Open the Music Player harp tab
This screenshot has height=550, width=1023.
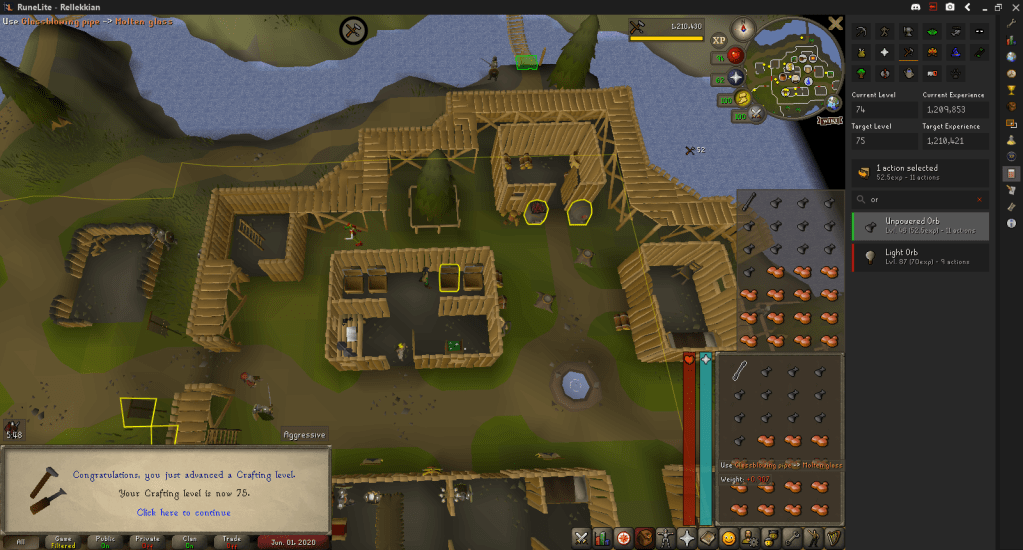(833, 538)
